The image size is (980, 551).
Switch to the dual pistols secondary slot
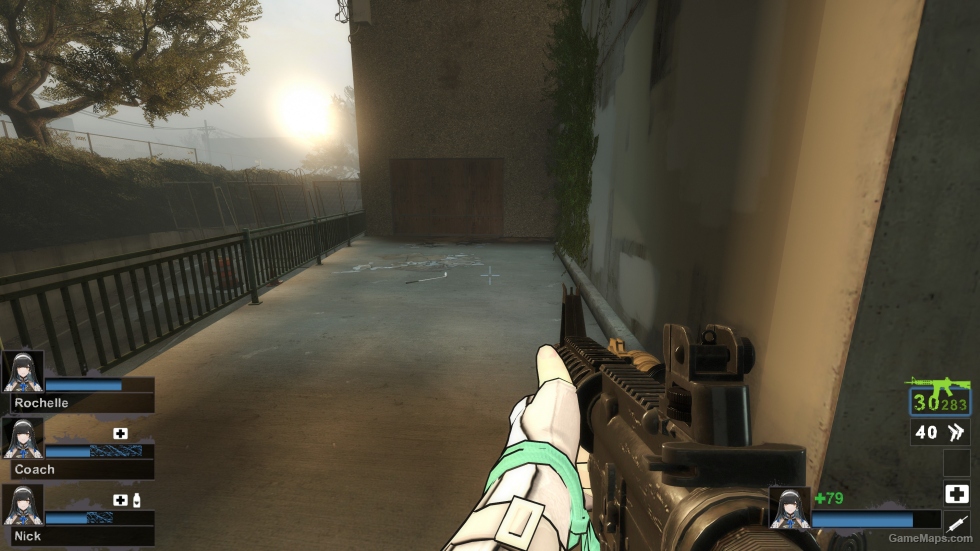click(x=940, y=432)
